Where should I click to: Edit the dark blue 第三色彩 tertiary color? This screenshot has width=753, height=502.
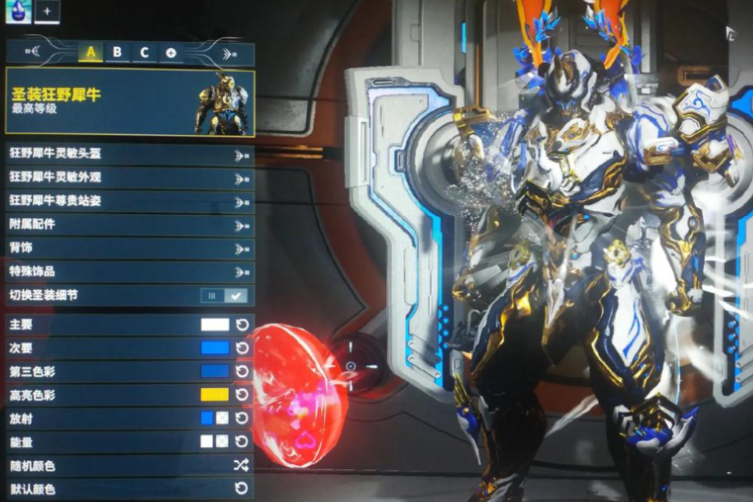coord(214,371)
